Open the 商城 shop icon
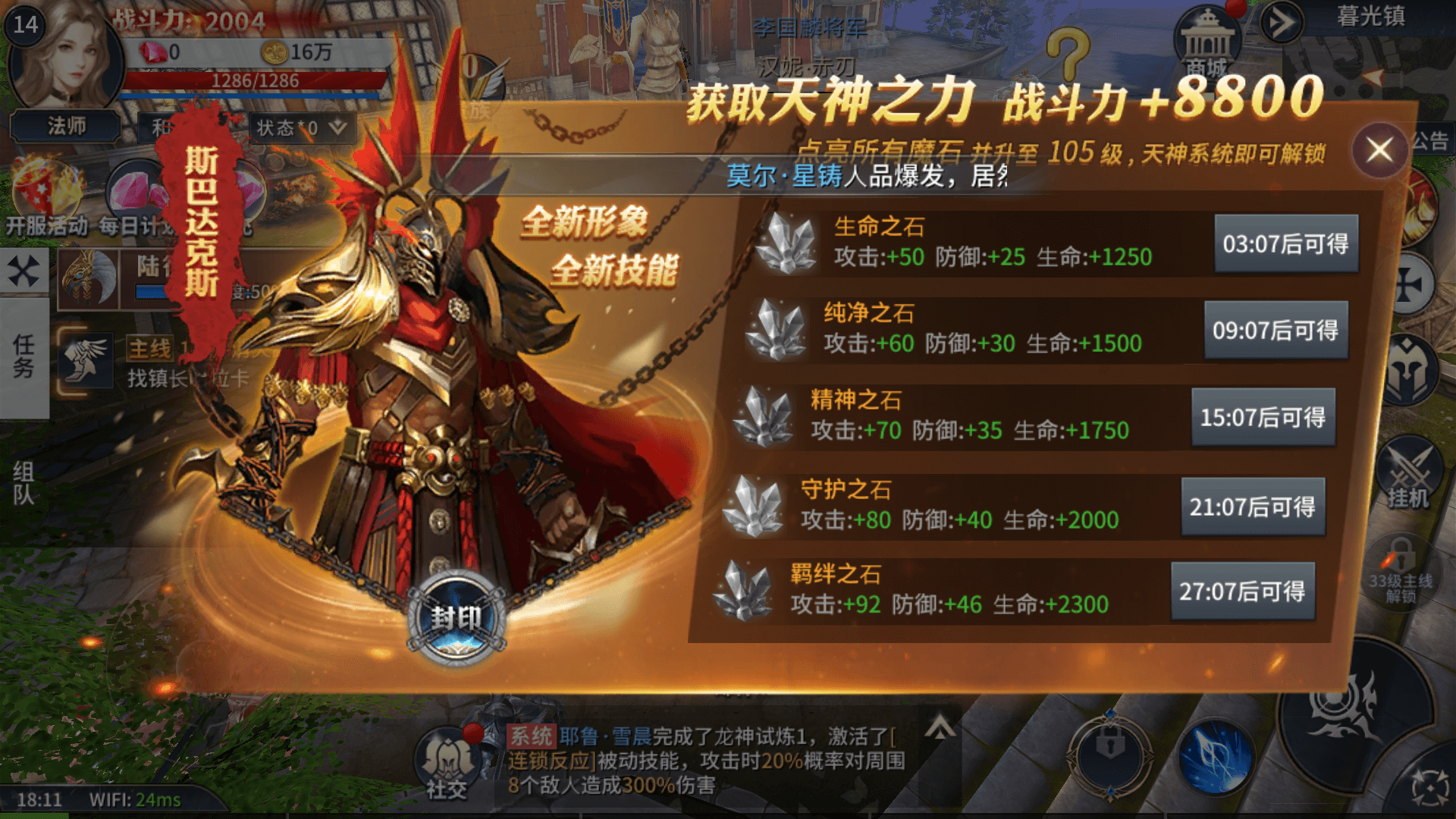 [1207, 42]
